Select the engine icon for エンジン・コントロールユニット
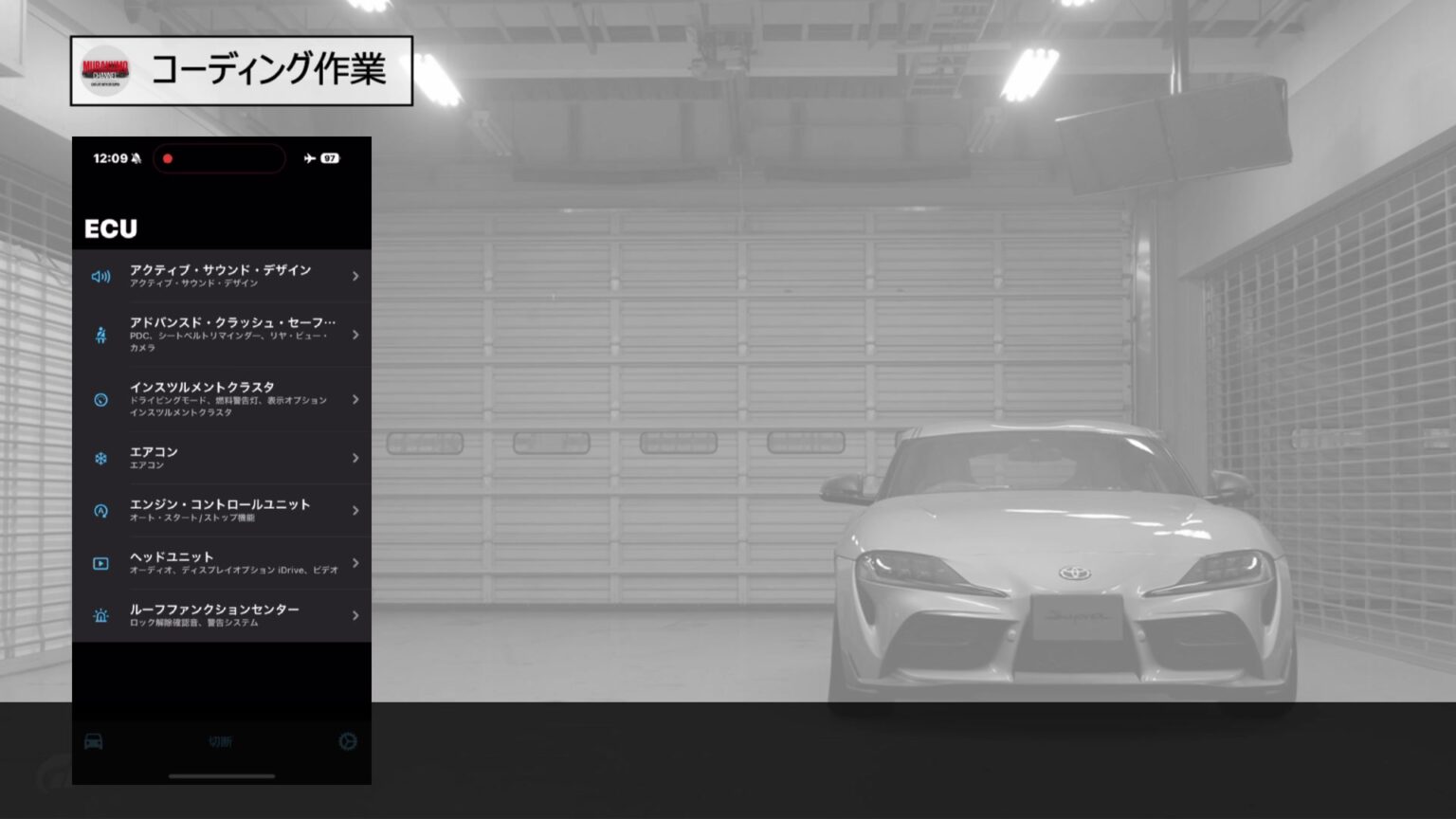The width and height of the screenshot is (1456, 819). click(x=100, y=511)
